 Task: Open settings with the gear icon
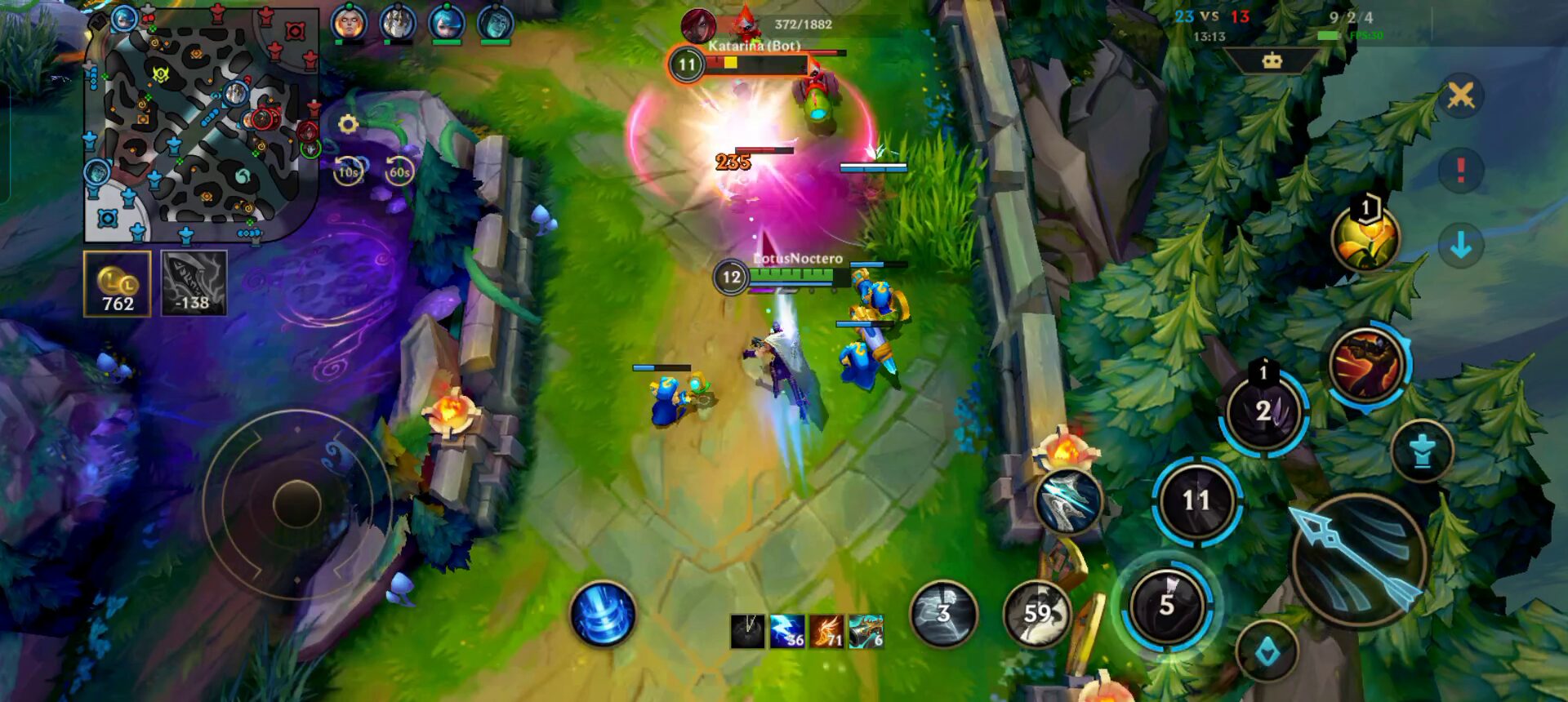pos(348,124)
